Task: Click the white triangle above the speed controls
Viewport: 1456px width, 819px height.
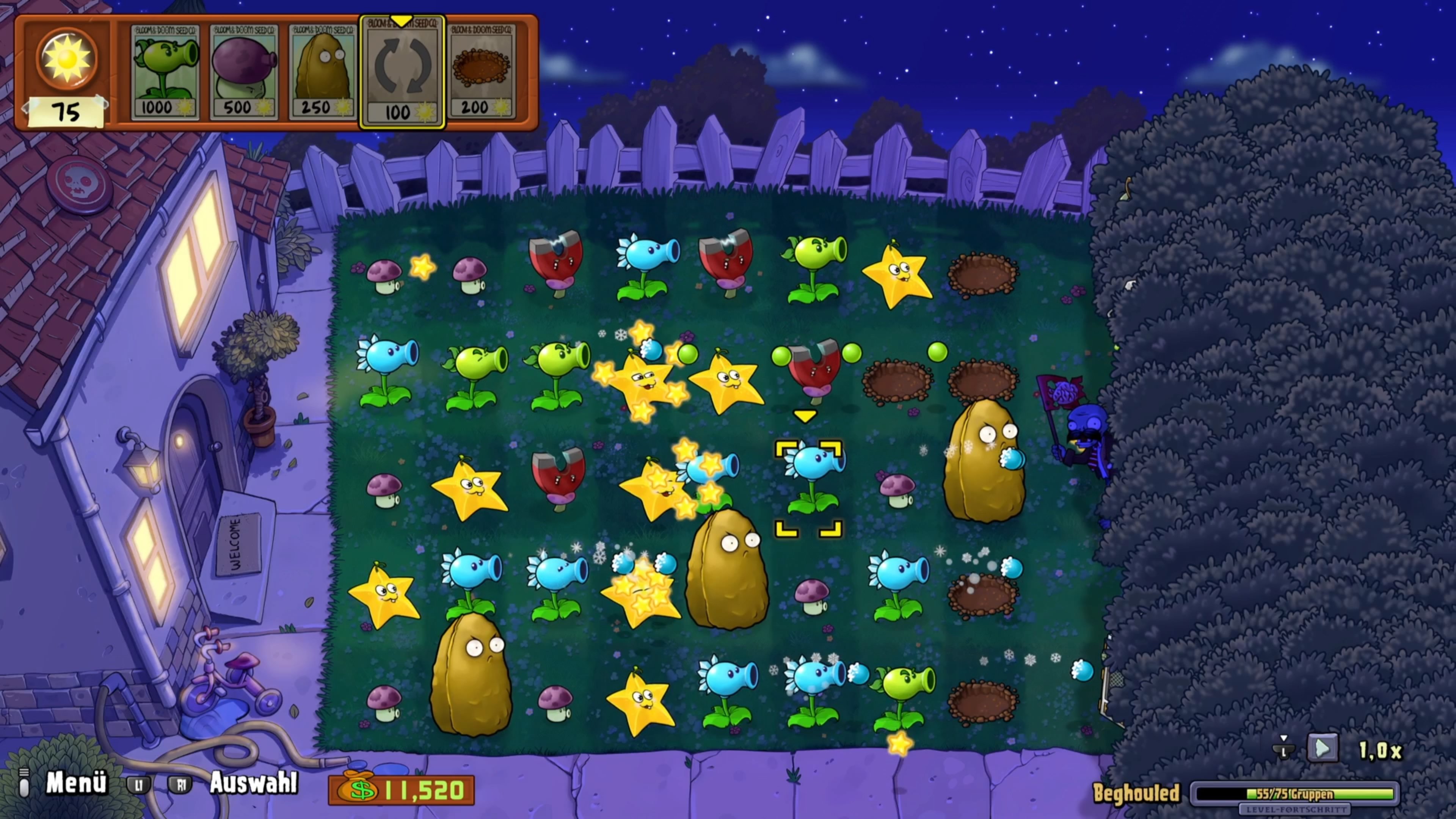Action: tap(1284, 739)
